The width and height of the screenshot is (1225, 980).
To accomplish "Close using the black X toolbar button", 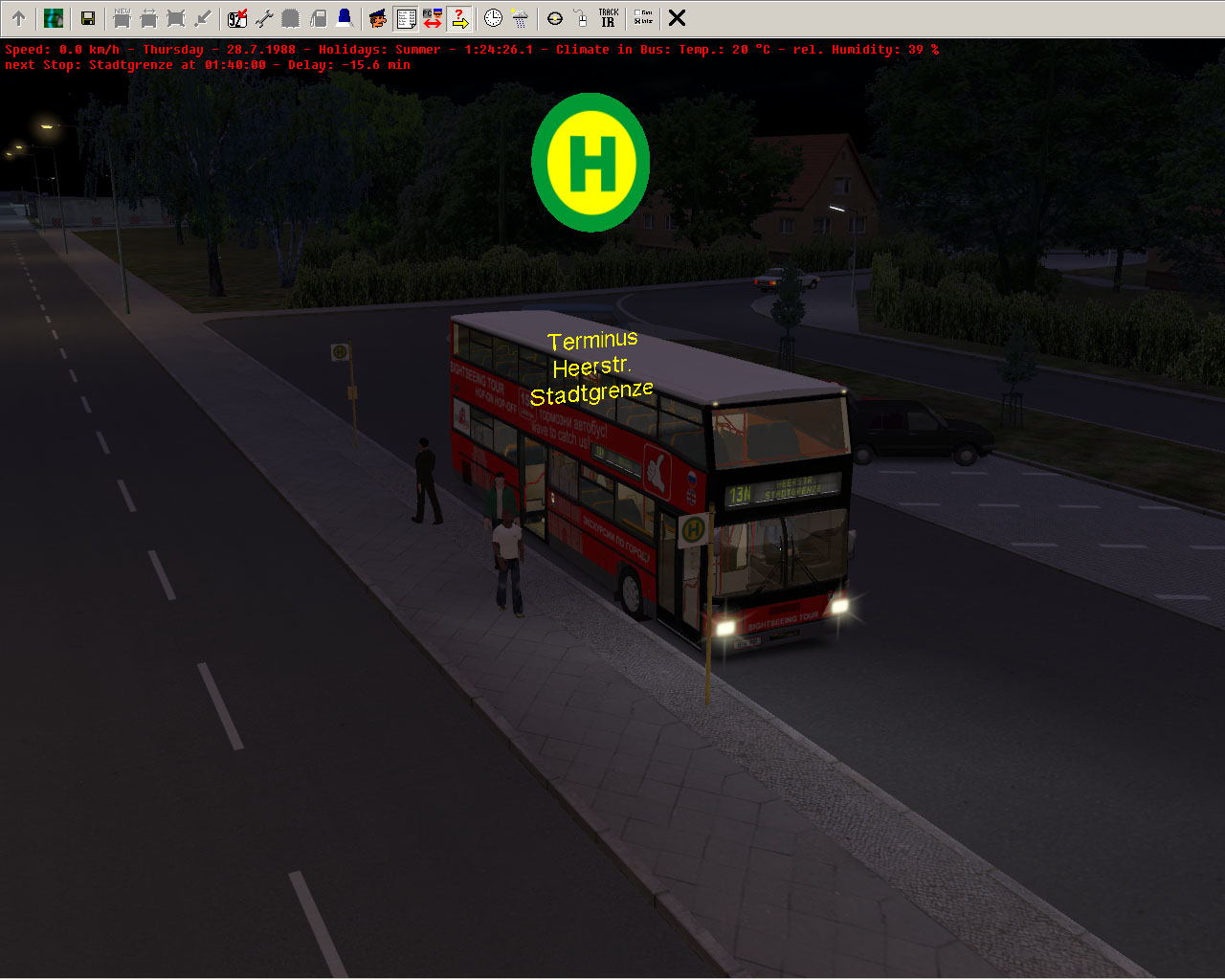I will coord(677,18).
